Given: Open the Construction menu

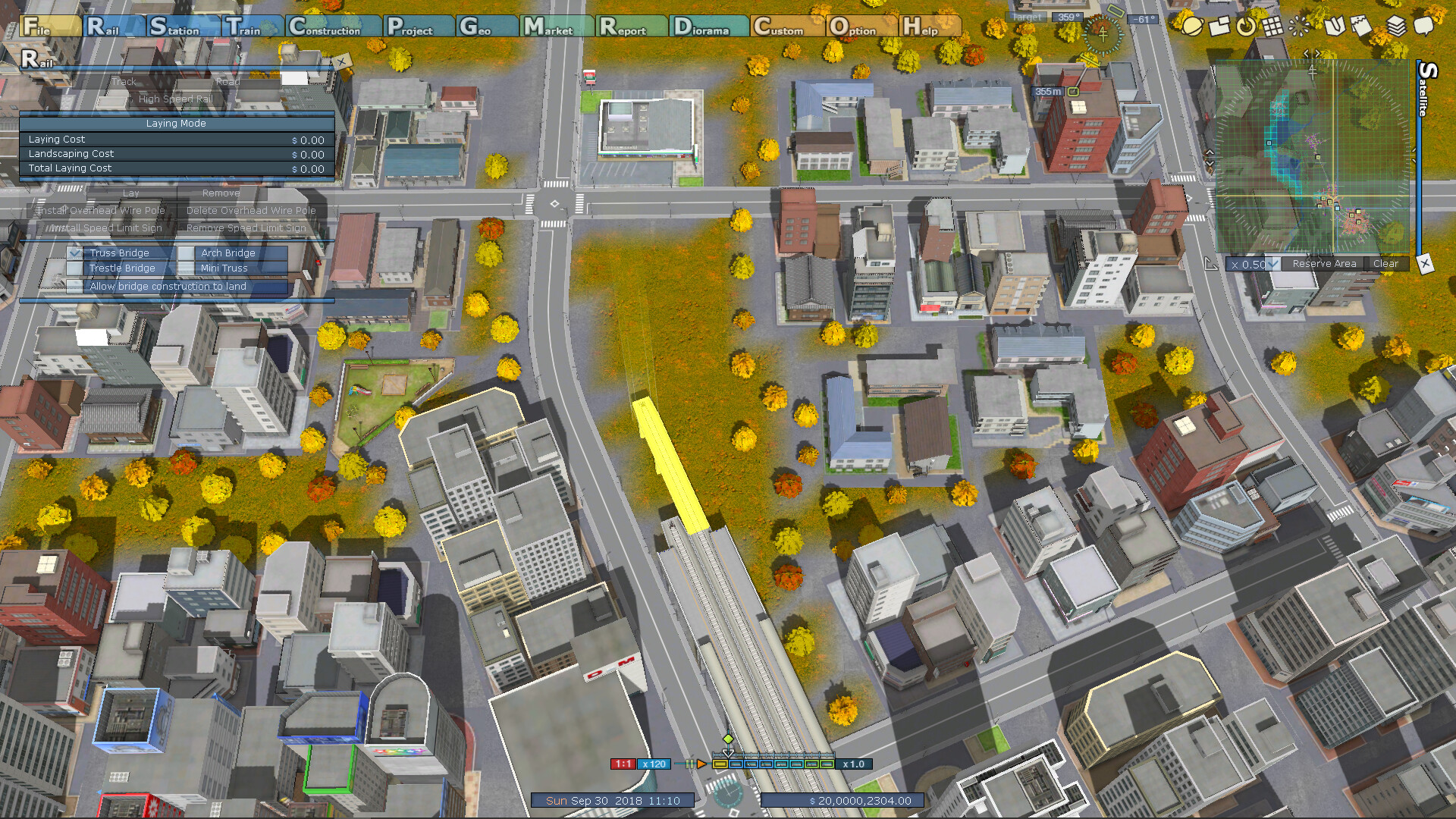Looking at the screenshot, I should 326,29.
